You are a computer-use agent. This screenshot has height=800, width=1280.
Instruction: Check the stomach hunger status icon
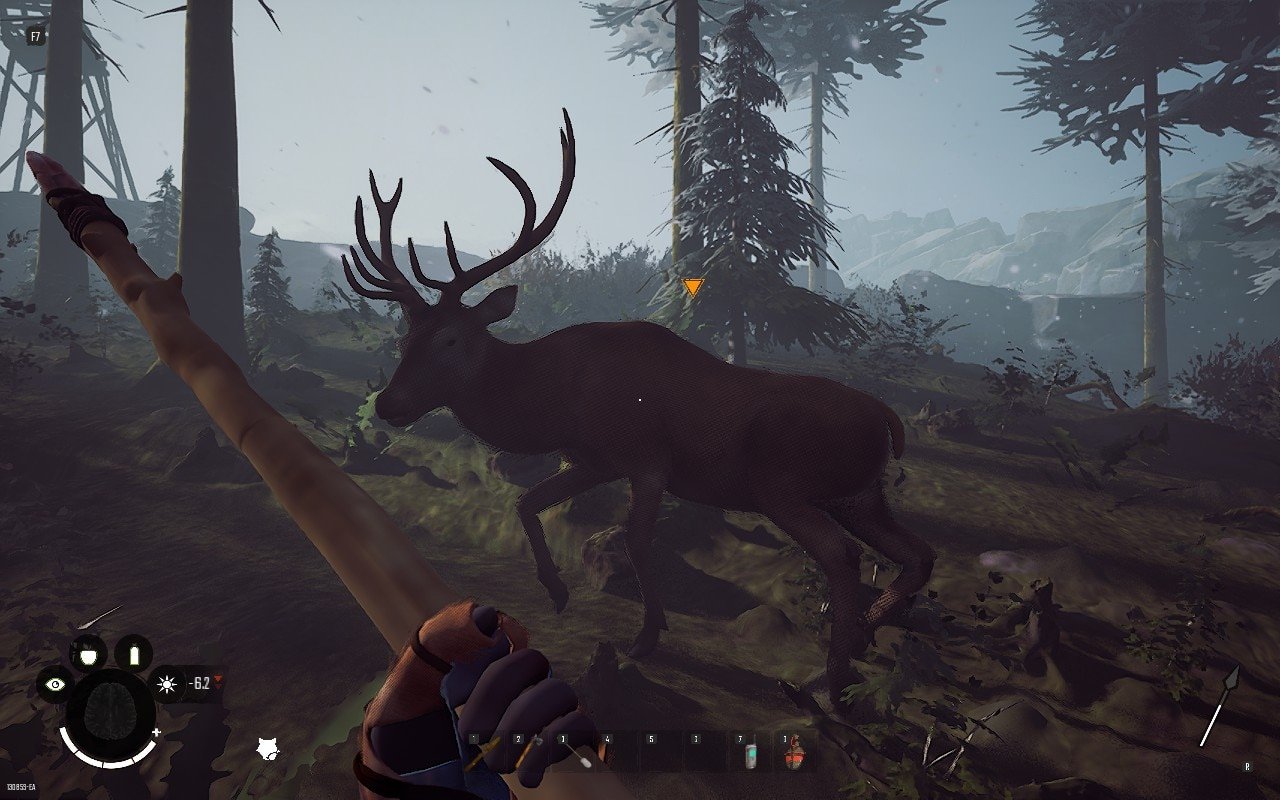tap(88, 654)
